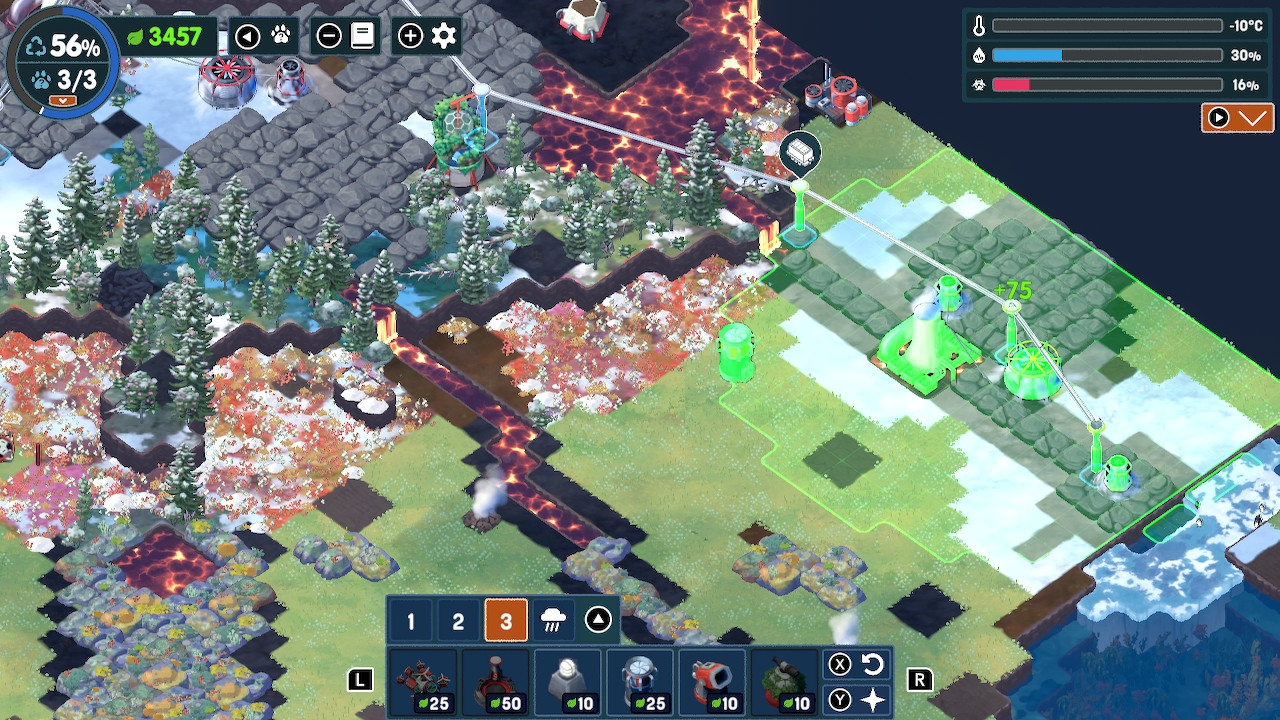The image size is (1280, 720).
Task: Open the rain cloud weather tab
Action: [x=552, y=621]
